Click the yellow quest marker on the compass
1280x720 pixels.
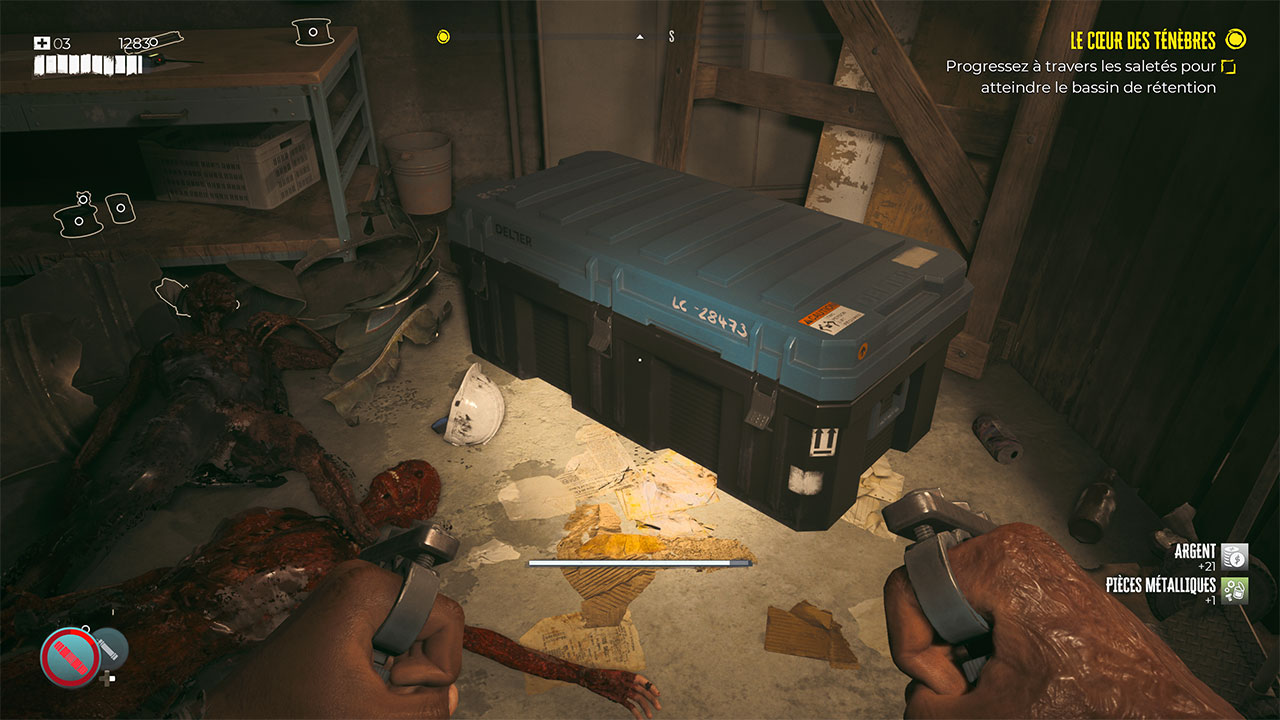tap(443, 37)
